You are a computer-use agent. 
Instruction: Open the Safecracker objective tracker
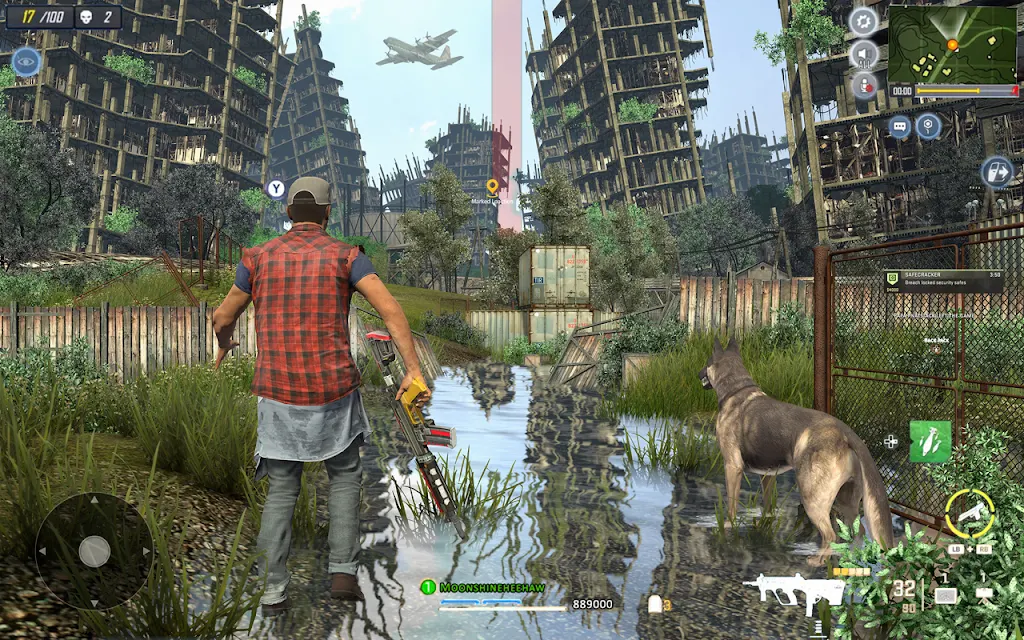tap(943, 281)
